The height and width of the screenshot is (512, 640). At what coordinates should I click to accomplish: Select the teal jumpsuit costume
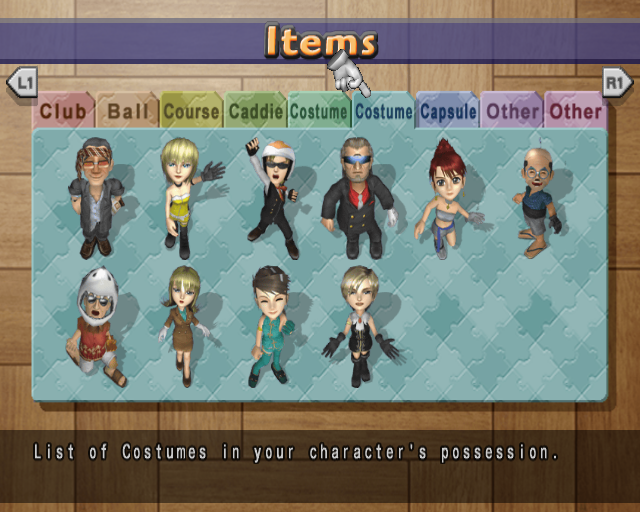[x=270, y=323]
